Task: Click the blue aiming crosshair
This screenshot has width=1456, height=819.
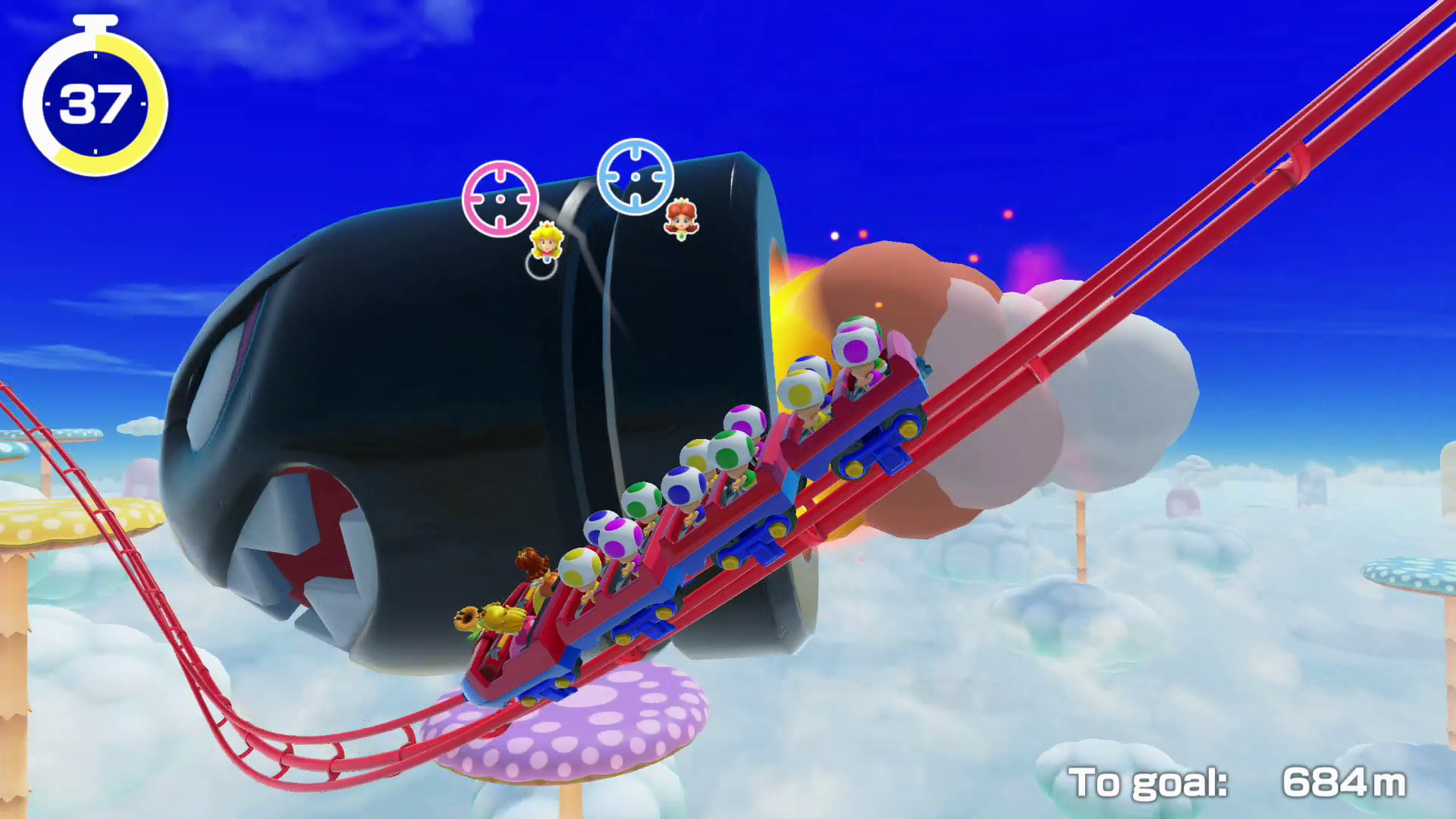Action: point(635,176)
